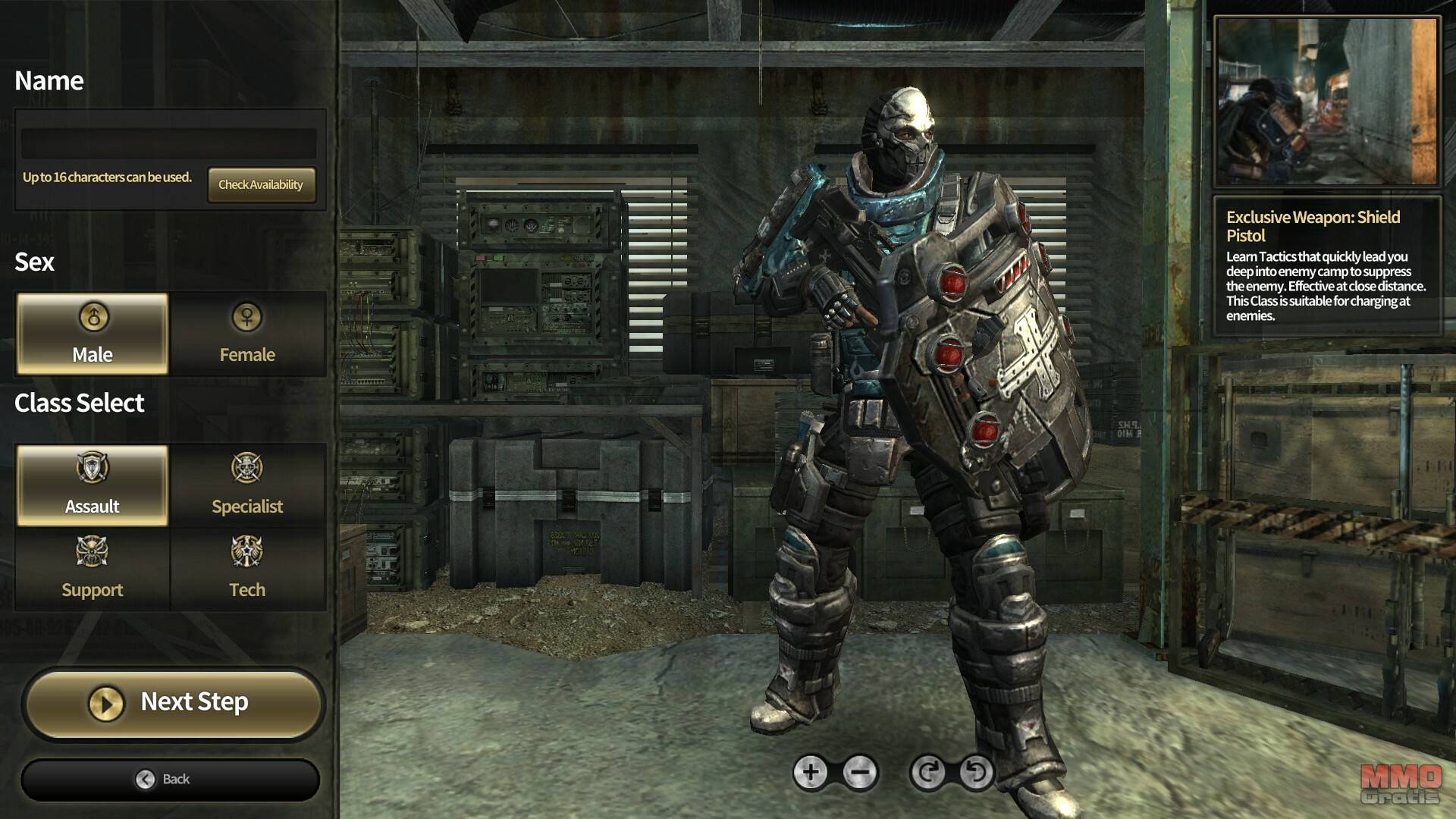Rotate the character model counterclockwise
Image resolution: width=1456 pixels, height=819 pixels.
tap(976, 773)
